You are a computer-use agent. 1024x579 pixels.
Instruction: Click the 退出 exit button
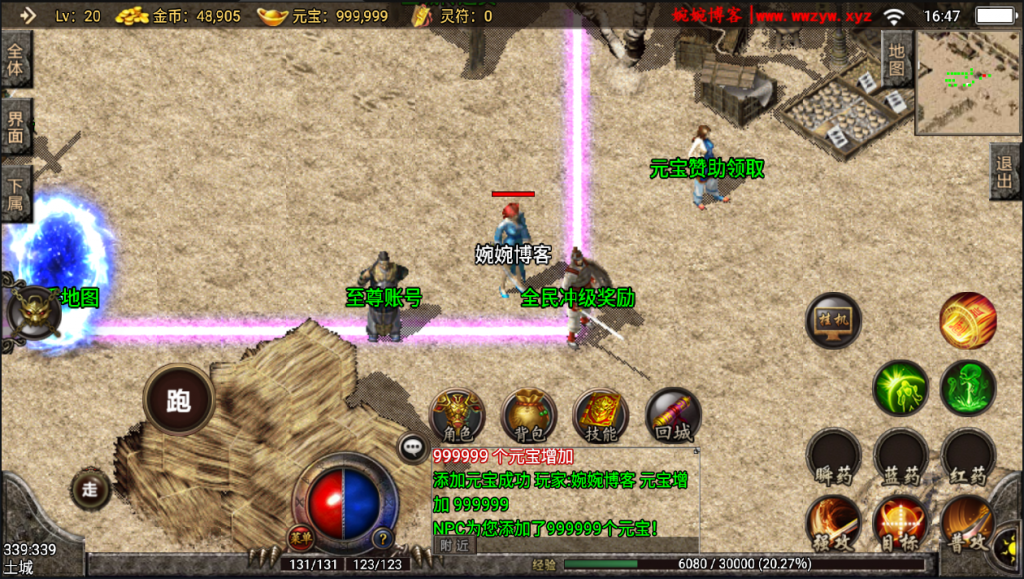(1005, 171)
